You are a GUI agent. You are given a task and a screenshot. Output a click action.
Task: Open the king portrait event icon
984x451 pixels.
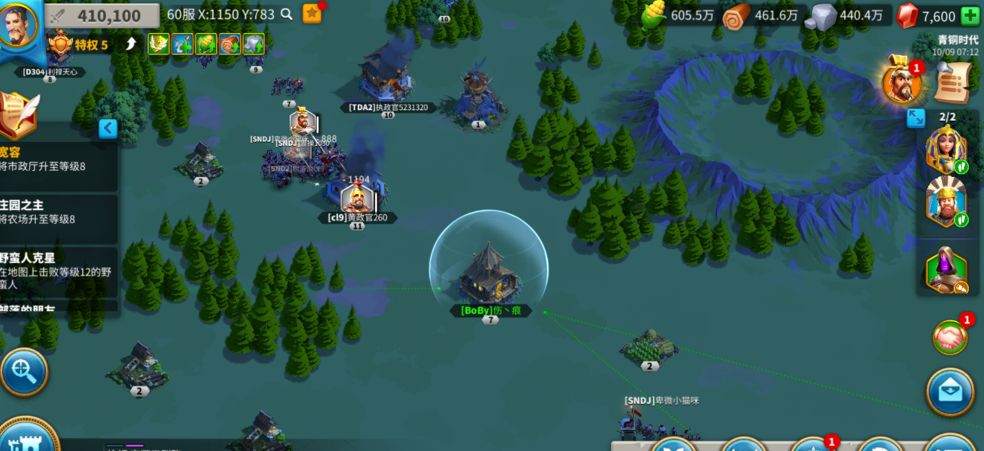tap(902, 84)
